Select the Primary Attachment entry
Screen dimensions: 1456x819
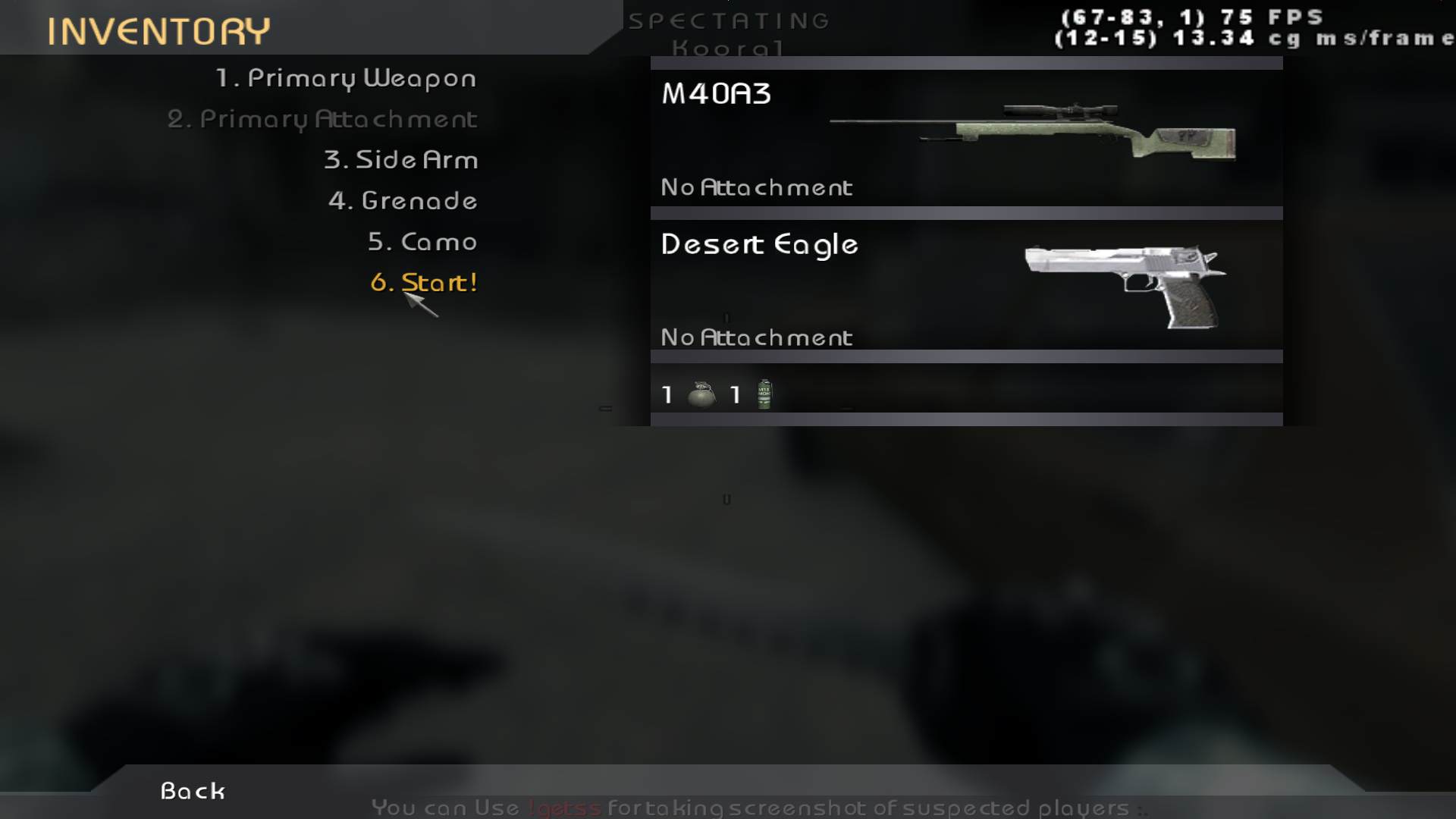(322, 119)
